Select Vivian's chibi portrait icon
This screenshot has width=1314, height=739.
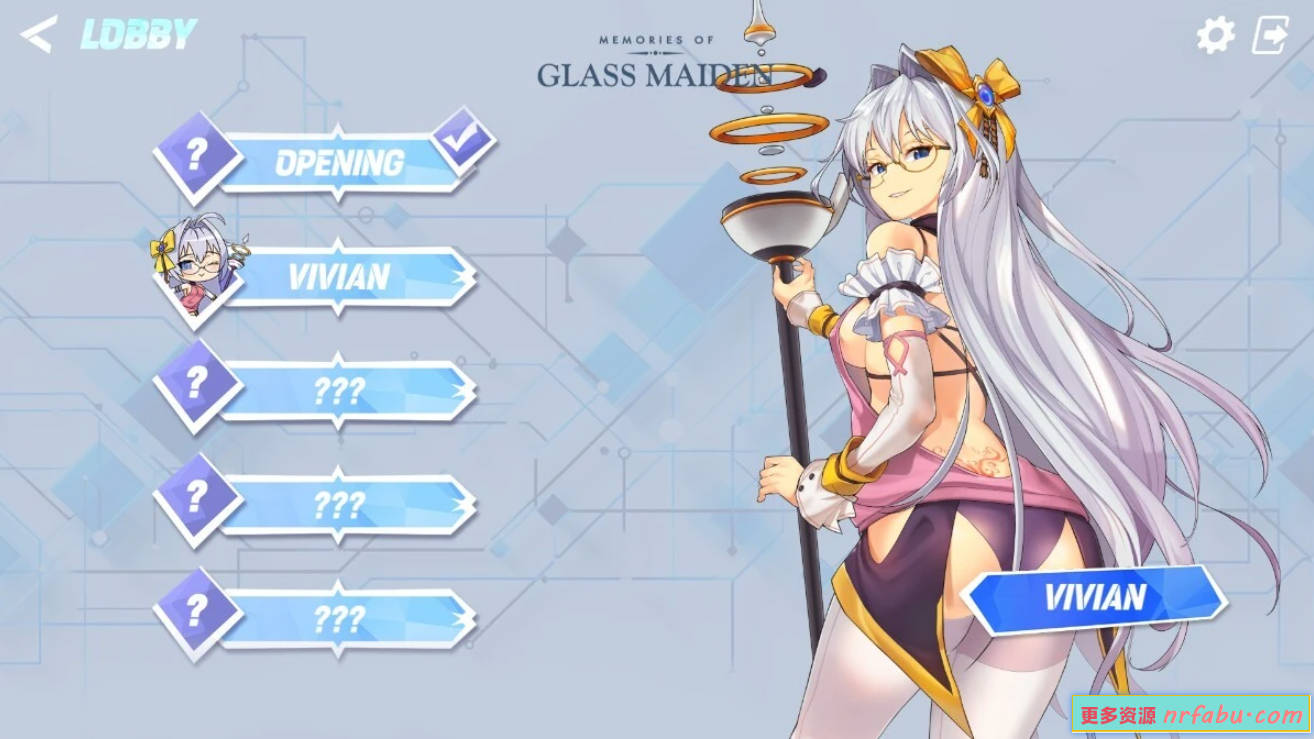pyautogui.click(x=196, y=271)
